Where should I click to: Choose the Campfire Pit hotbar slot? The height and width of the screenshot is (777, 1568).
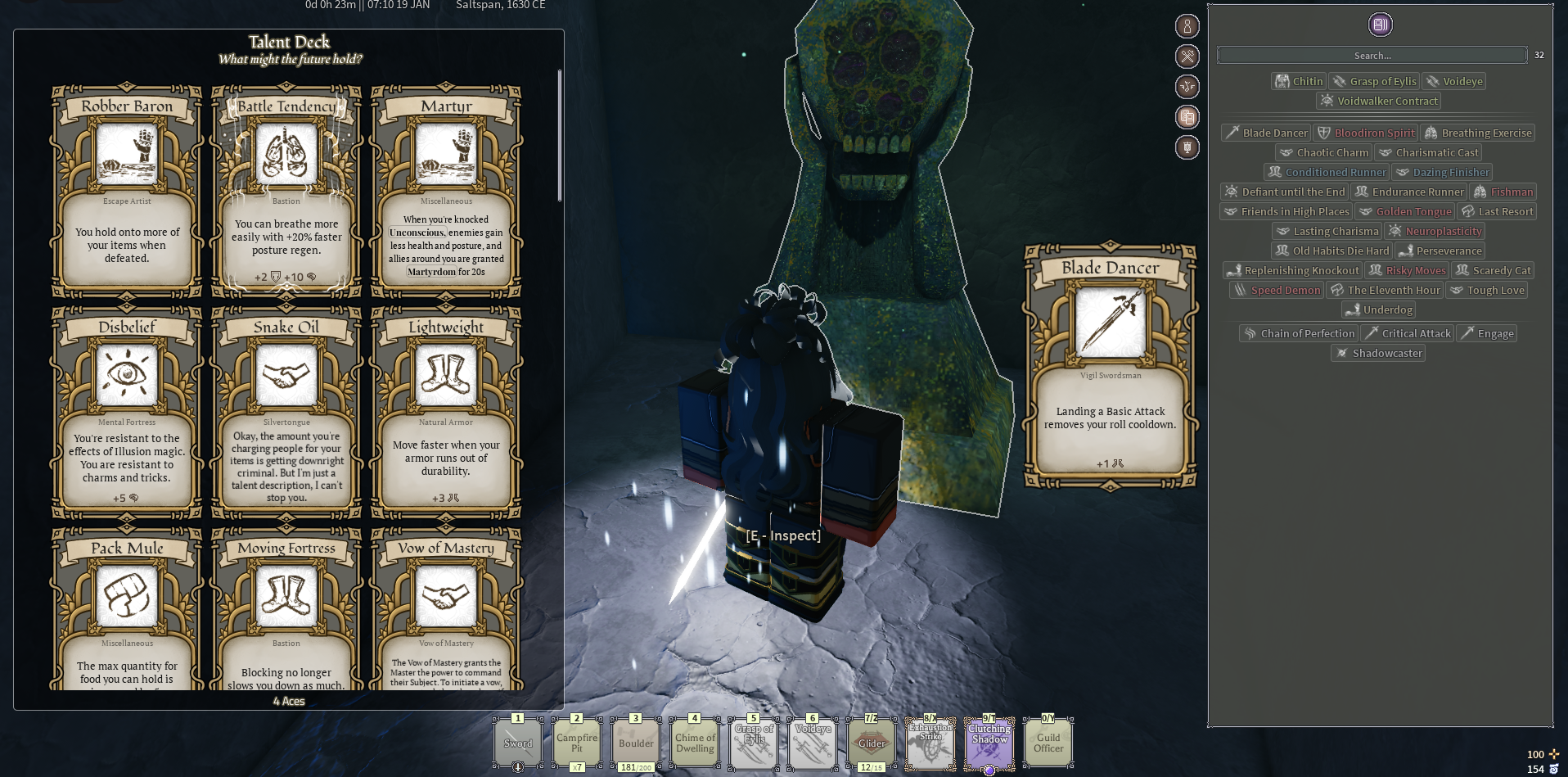pyautogui.click(x=577, y=743)
